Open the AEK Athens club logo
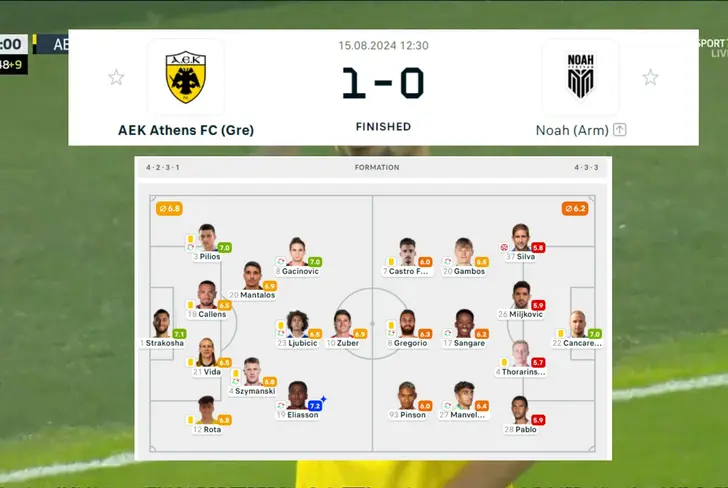 185,78
